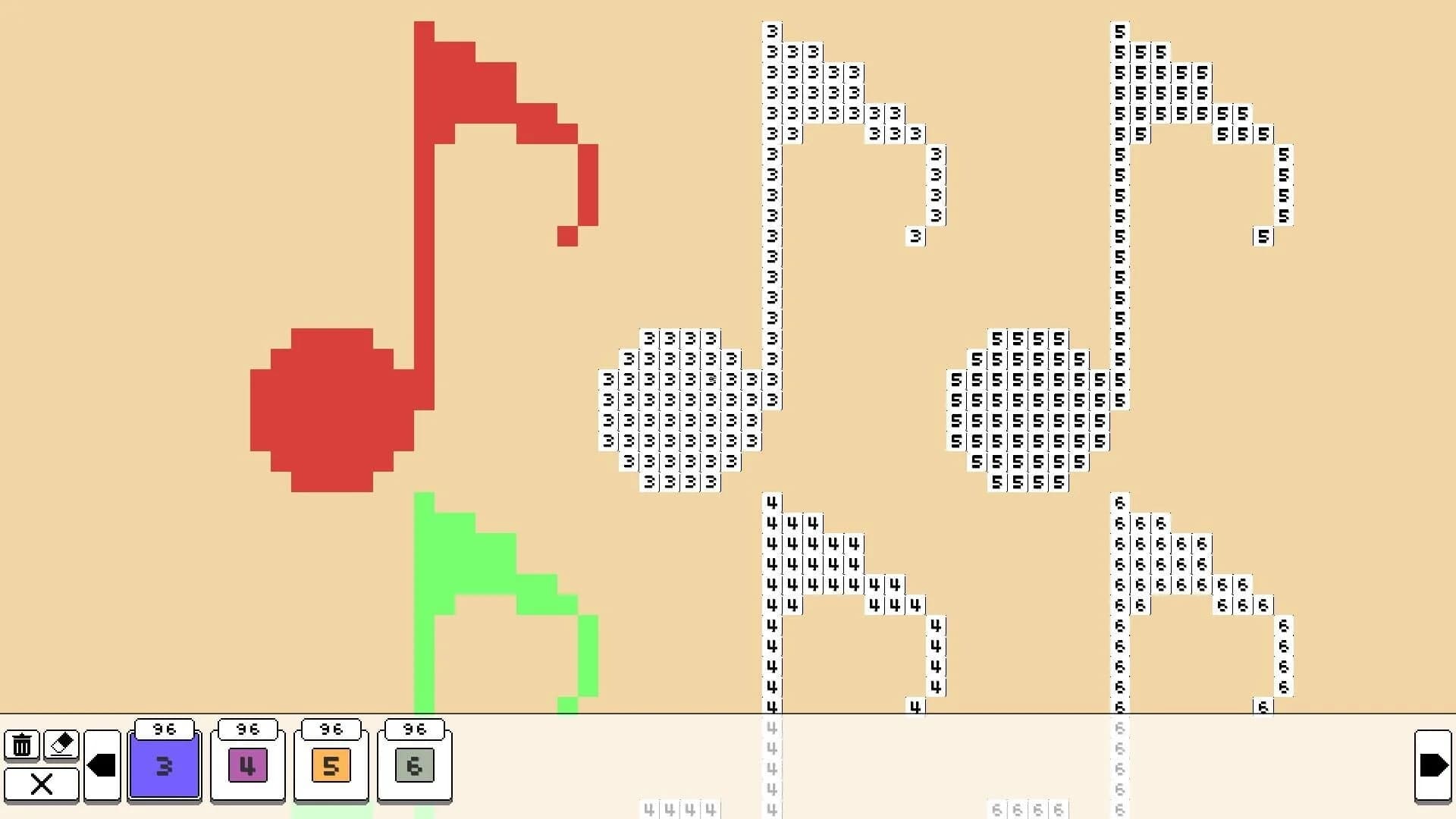Viewport: 1456px width, 819px height.
Task: Click the 96 counter above color 6
Action: pyautogui.click(x=414, y=730)
